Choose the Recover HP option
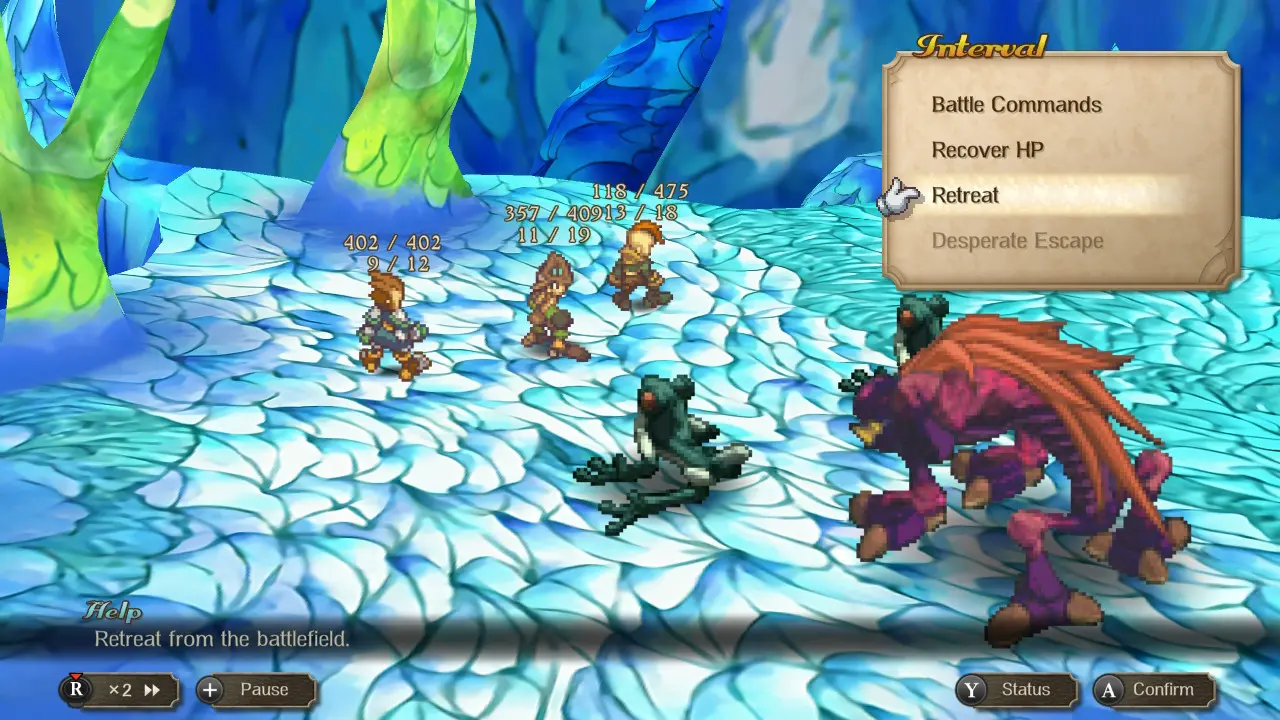The height and width of the screenshot is (720, 1280). click(x=987, y=150)
